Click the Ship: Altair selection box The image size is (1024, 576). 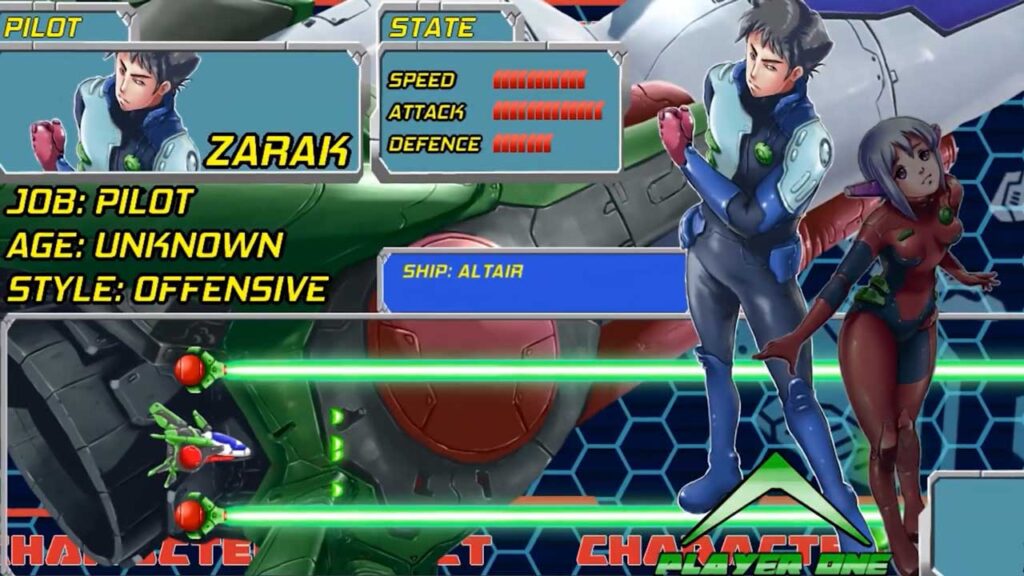pos(532,282)
